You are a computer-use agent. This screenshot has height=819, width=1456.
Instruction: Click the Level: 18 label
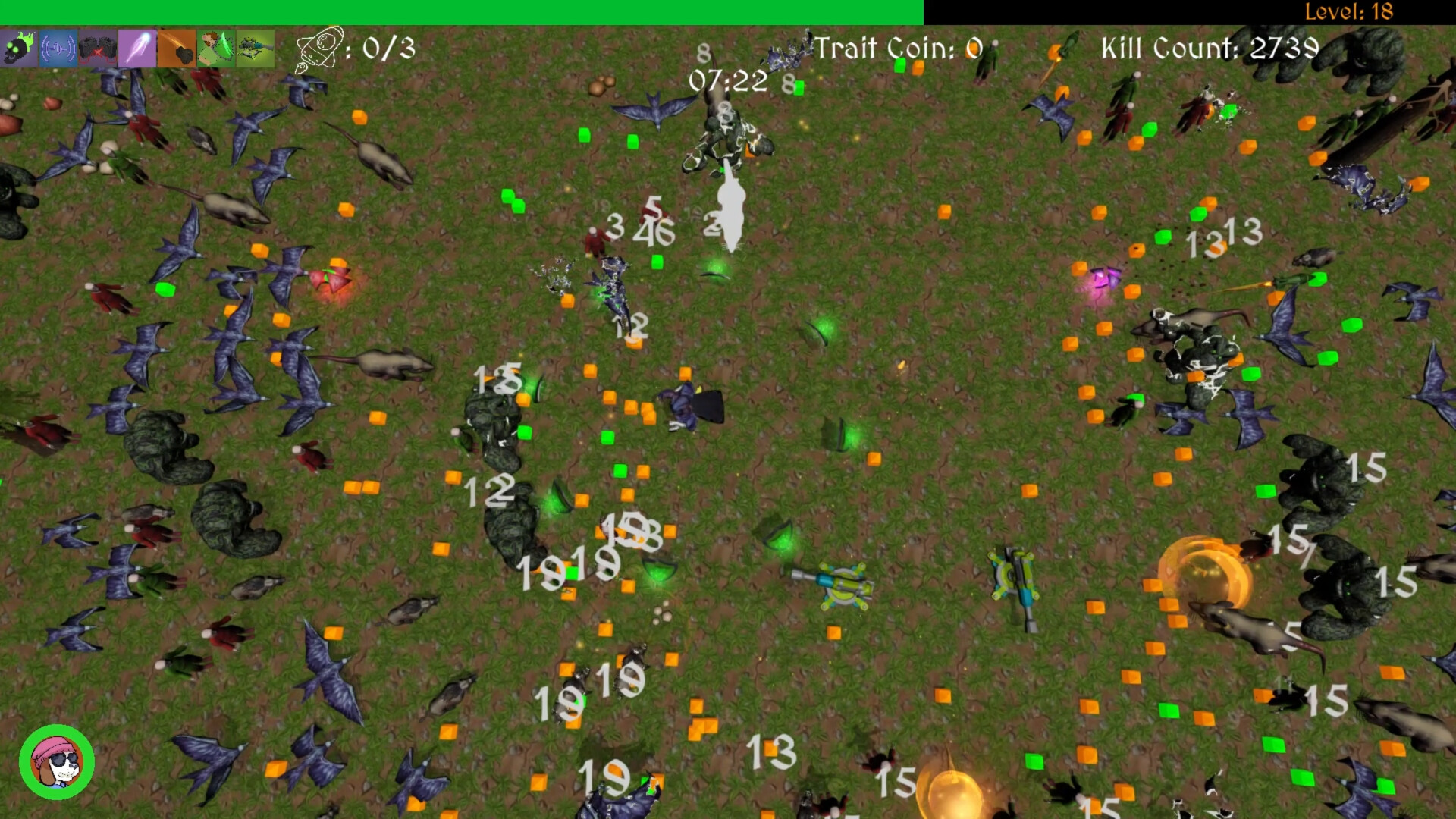[x=1350, y=11]
